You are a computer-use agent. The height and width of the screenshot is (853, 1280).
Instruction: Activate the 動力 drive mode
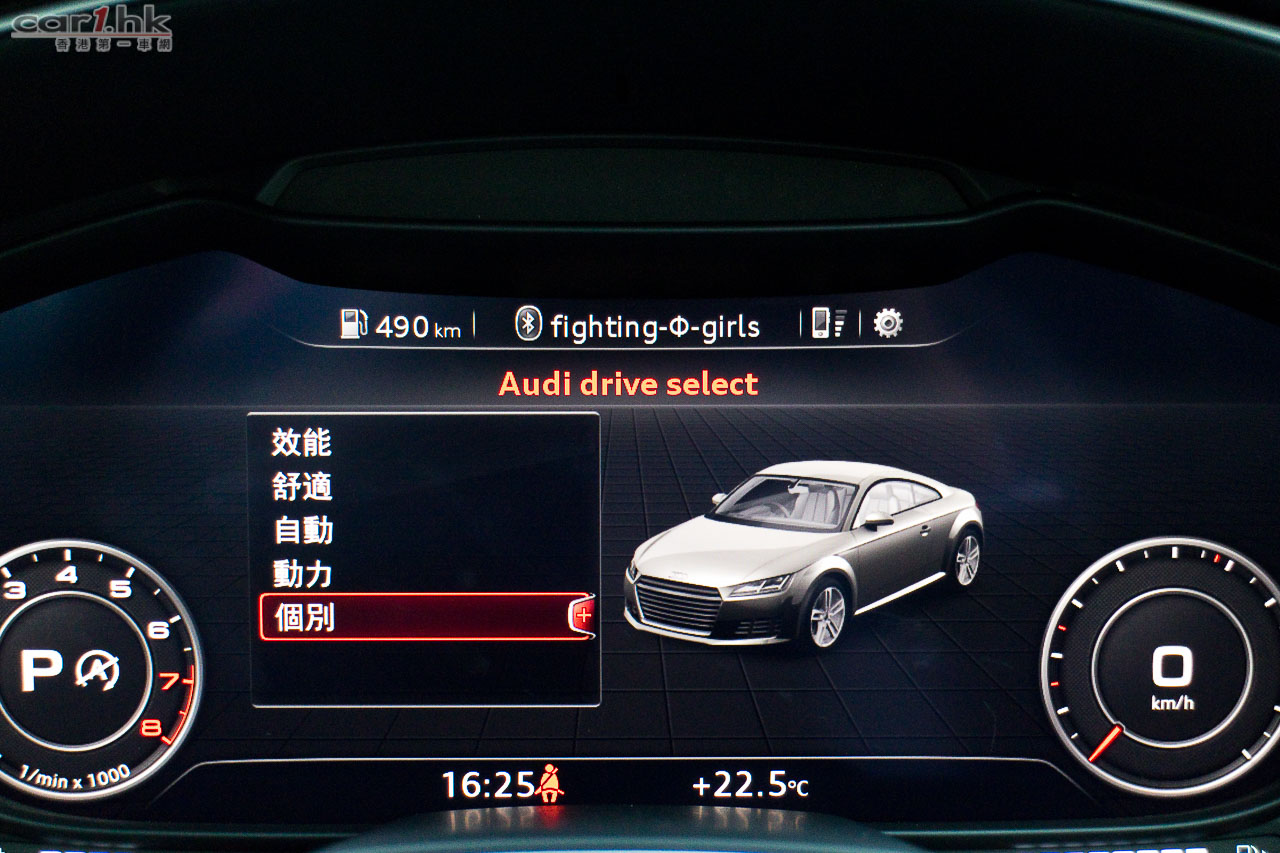(302, 574)
